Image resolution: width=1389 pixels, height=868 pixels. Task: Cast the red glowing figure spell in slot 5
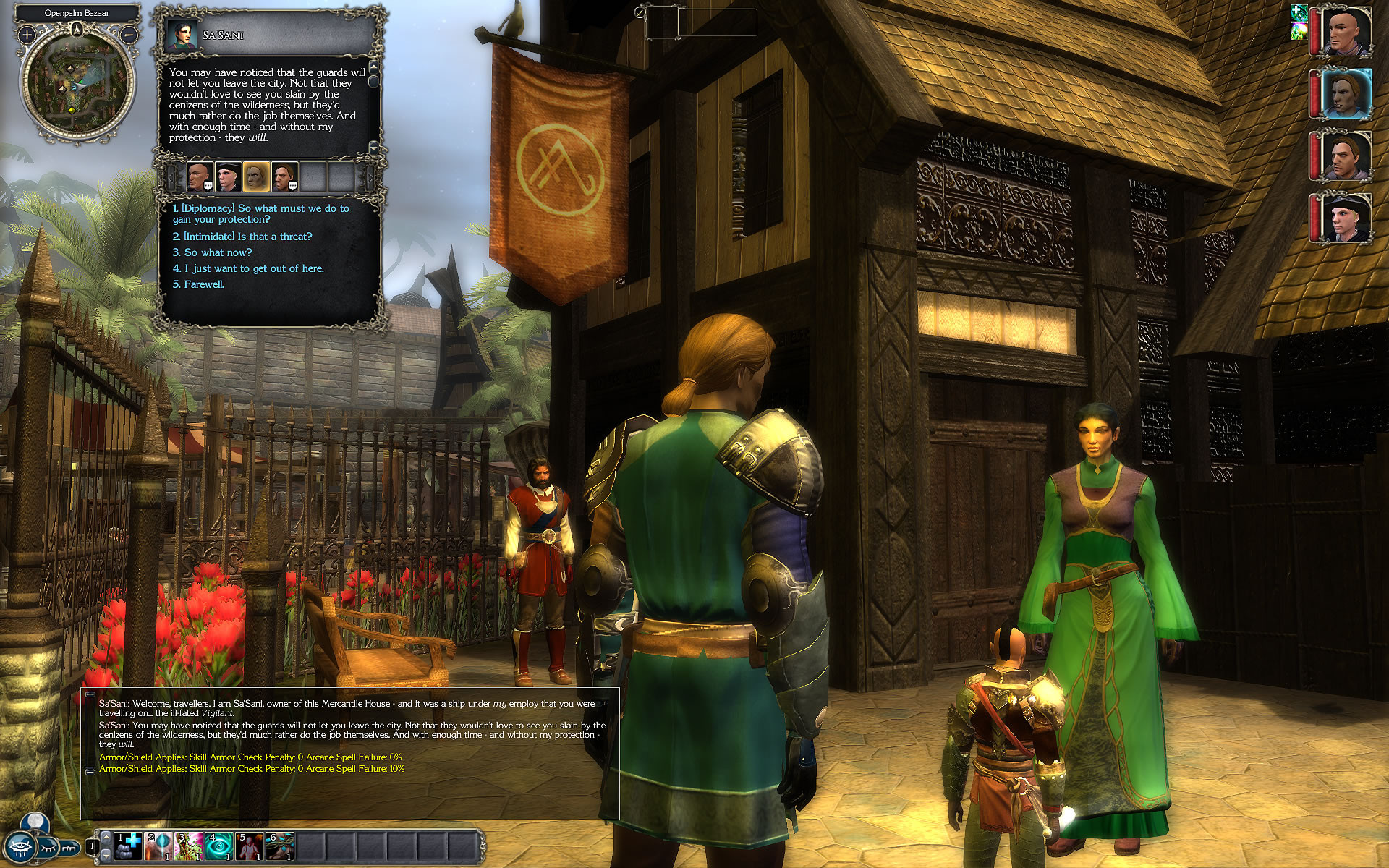[249, 846]
